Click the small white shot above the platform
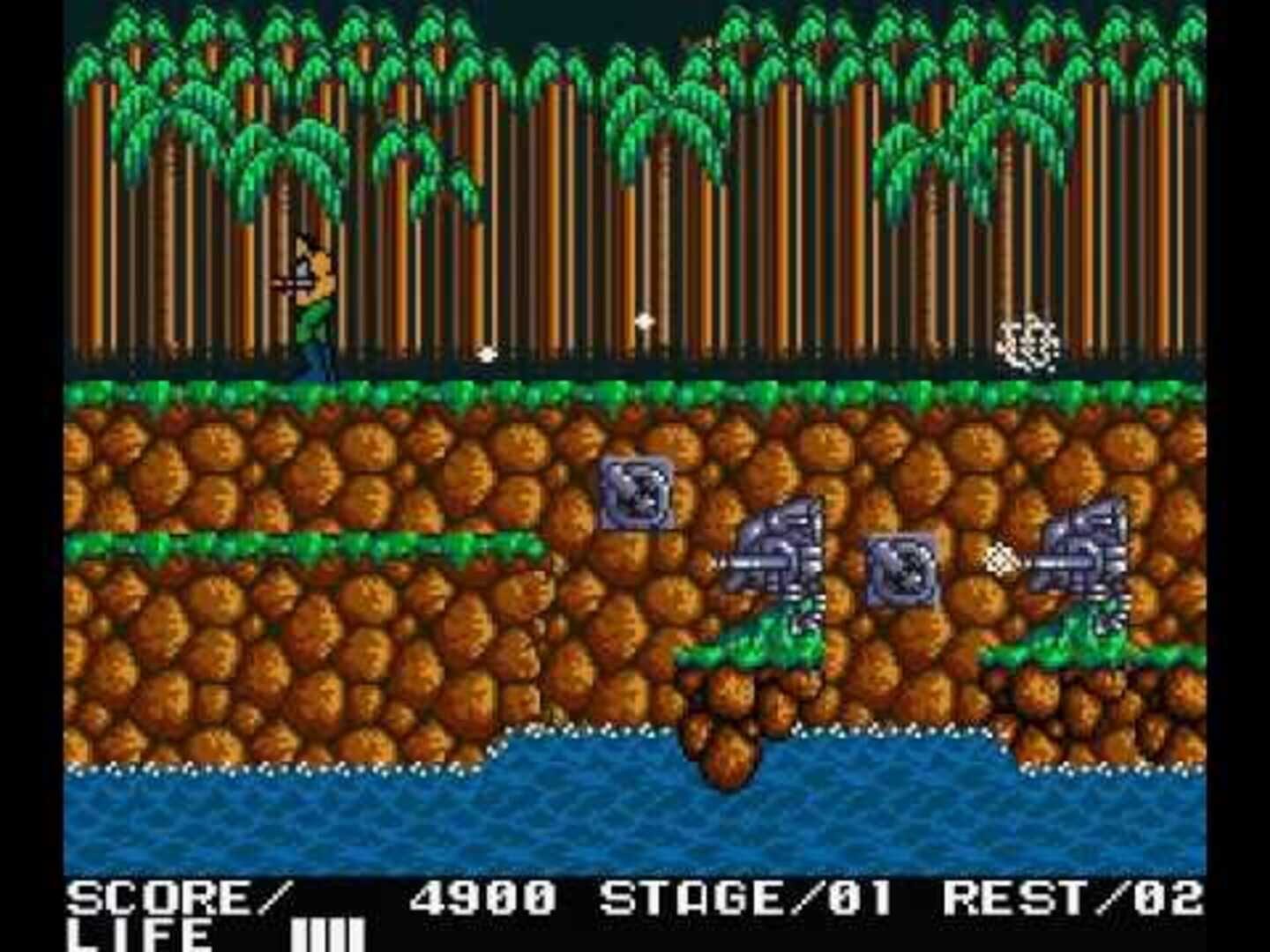1270x952 pixels. click(x=487, y=356)
